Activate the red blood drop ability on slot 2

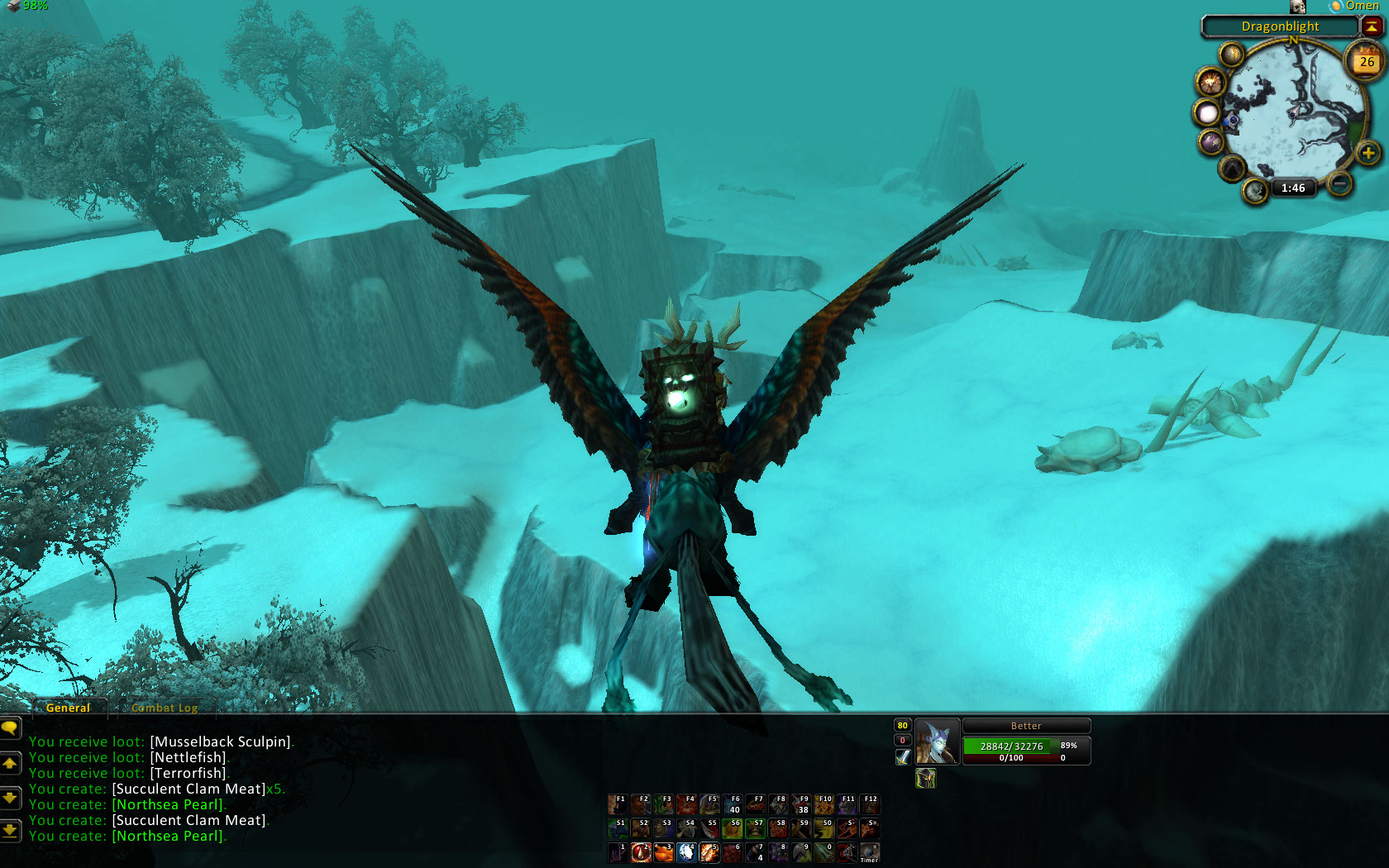[641, 852]
